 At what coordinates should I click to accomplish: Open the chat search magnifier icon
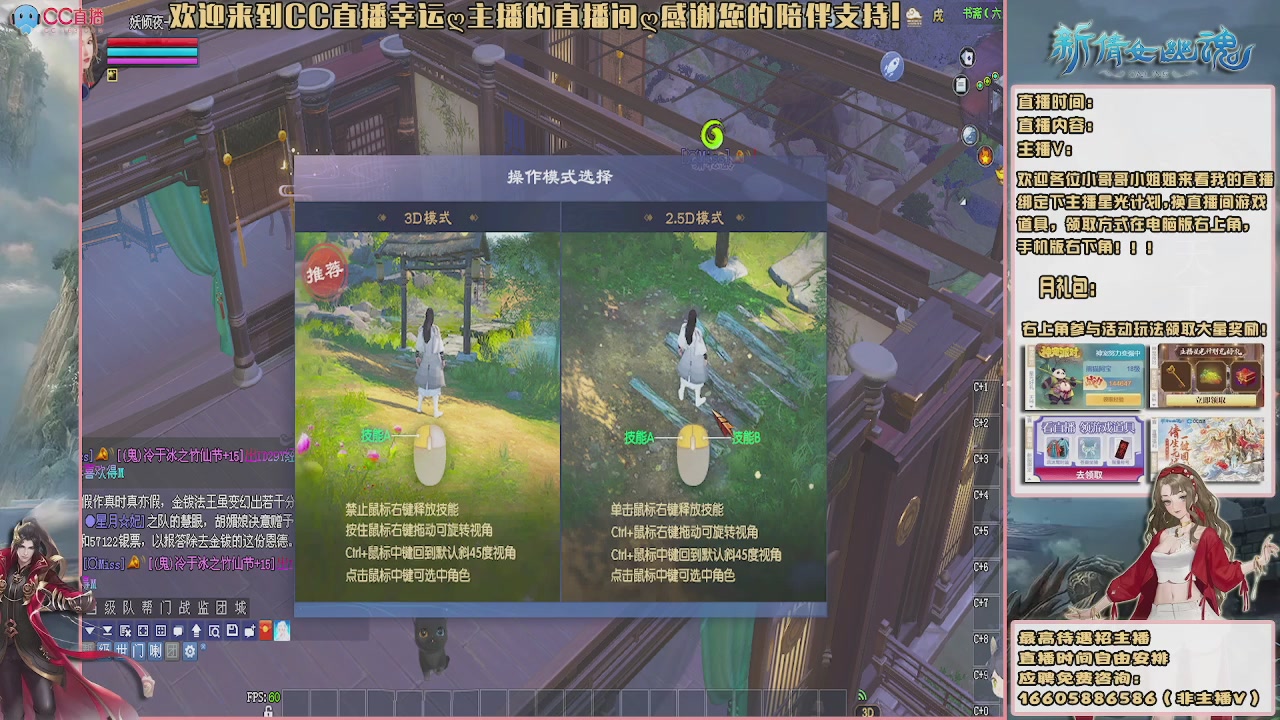[215, 632]
